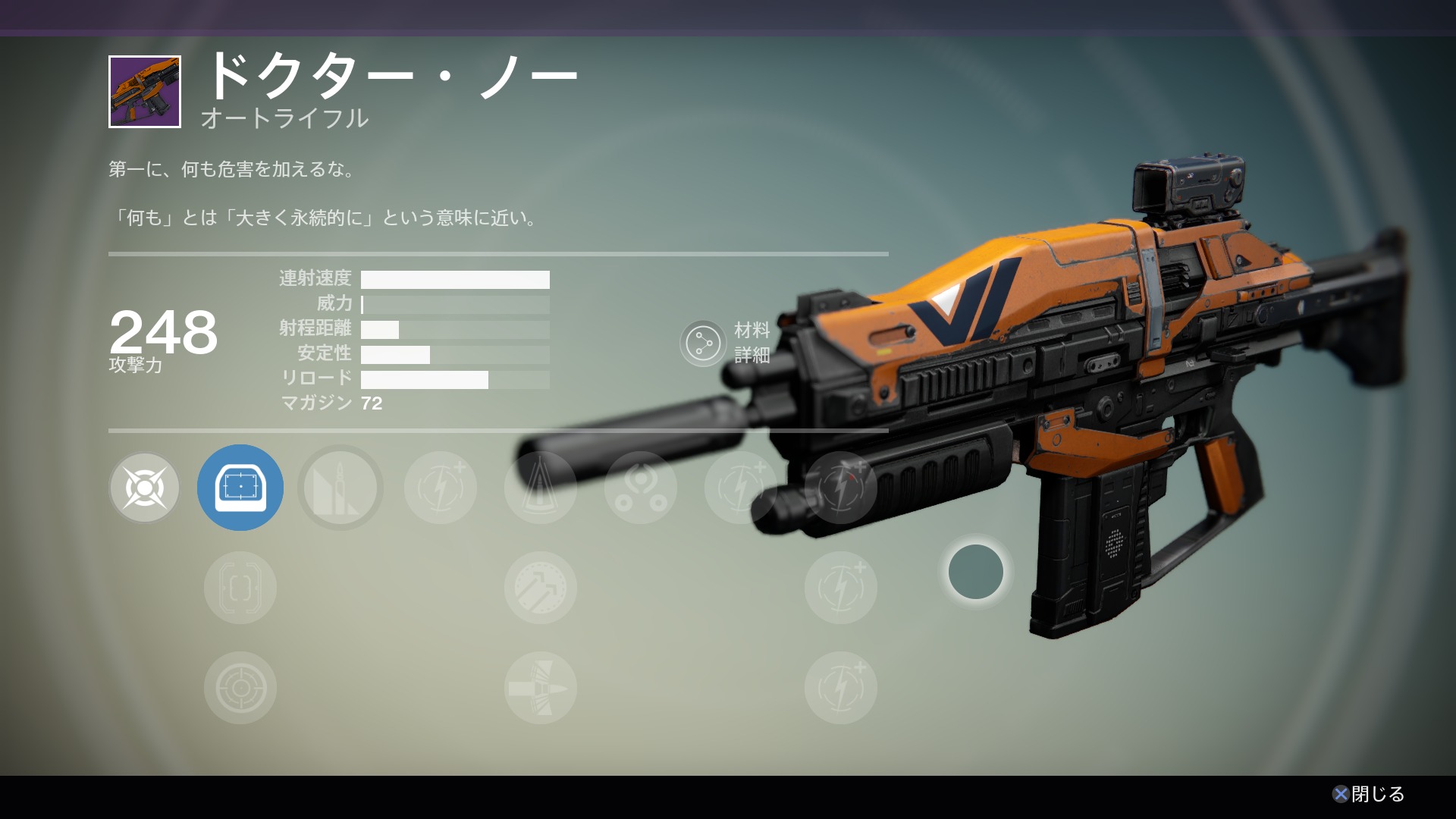Select the highlighted blue sight perk
The height and width of the screenshot is (819, 1456).
(x=240, y=488)
